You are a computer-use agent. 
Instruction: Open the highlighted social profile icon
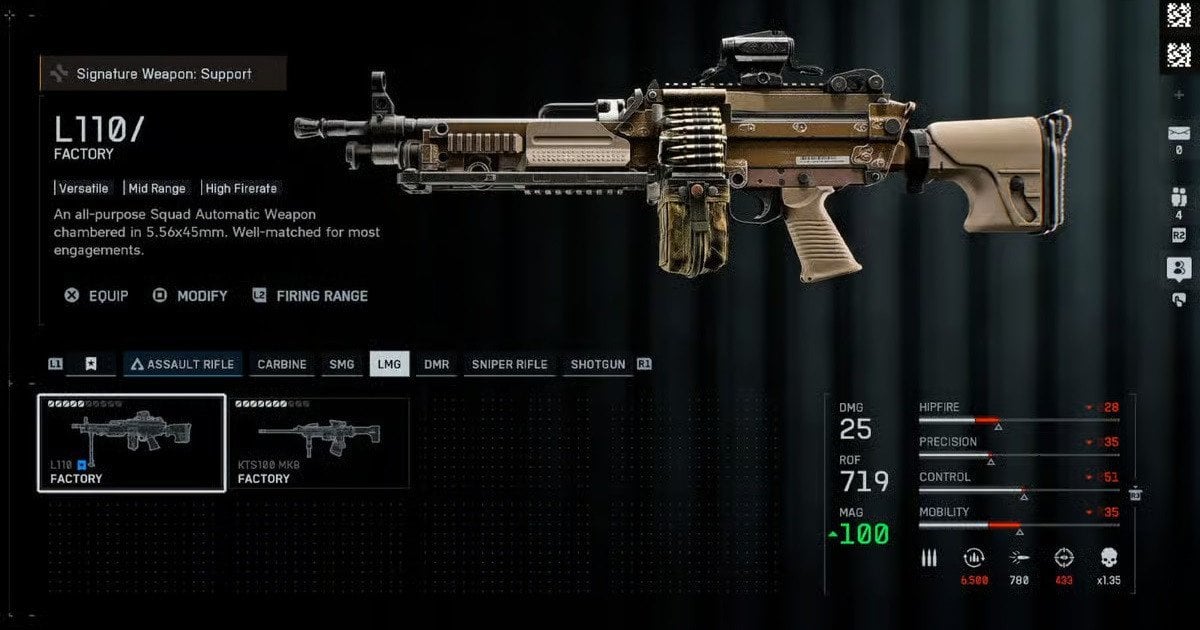[x=1178, y=268]
